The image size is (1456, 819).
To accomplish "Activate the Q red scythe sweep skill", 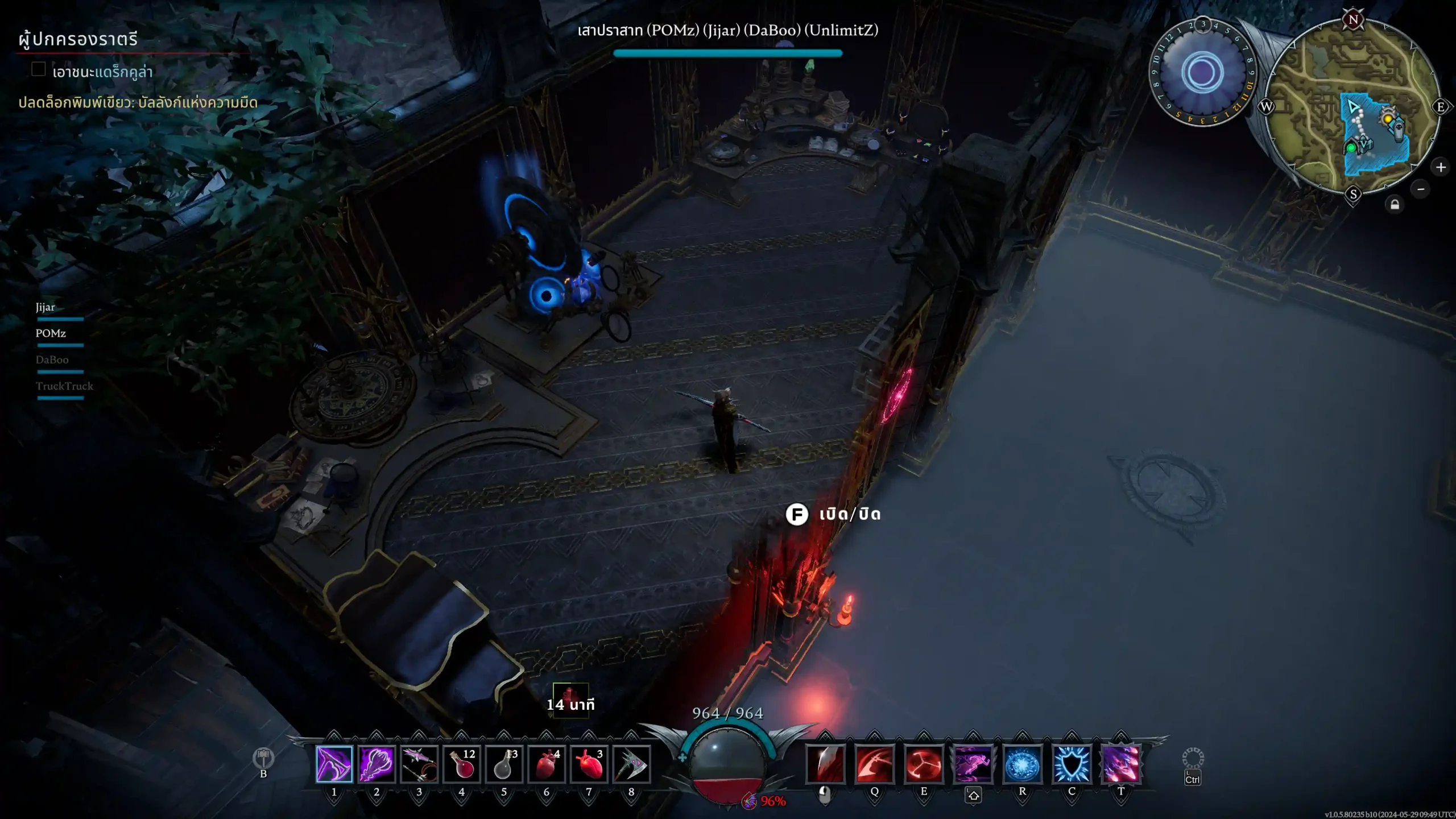I will (875, 764).
